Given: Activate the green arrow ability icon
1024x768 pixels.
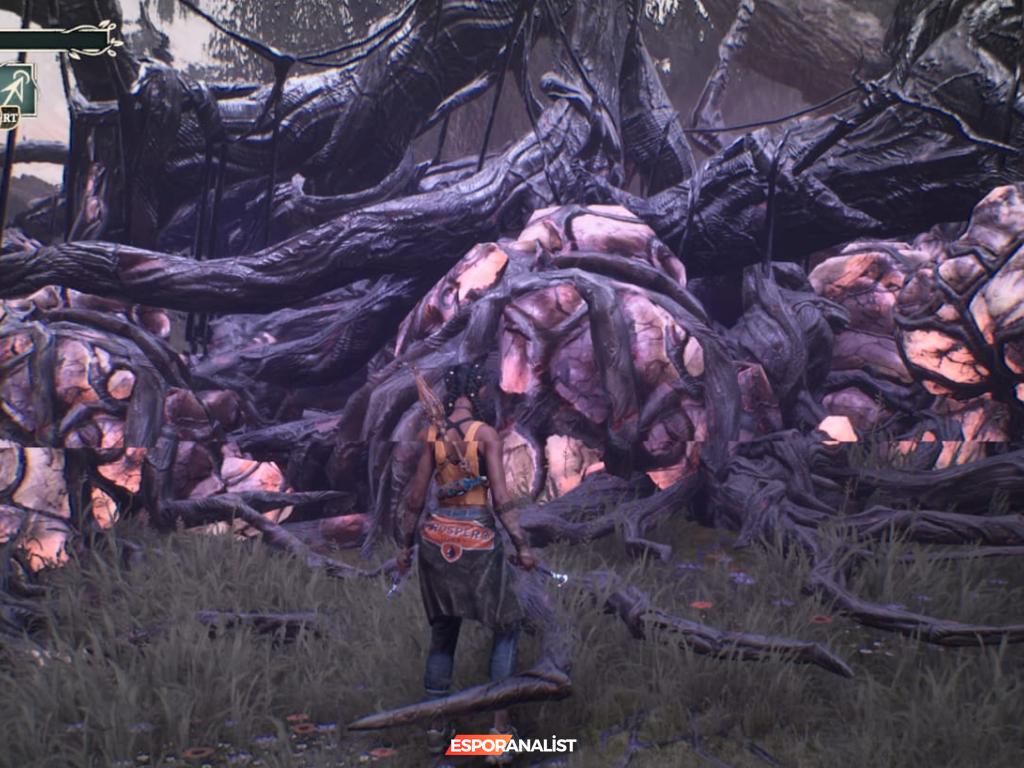Looking at the screenshot, I should [17, 88].
